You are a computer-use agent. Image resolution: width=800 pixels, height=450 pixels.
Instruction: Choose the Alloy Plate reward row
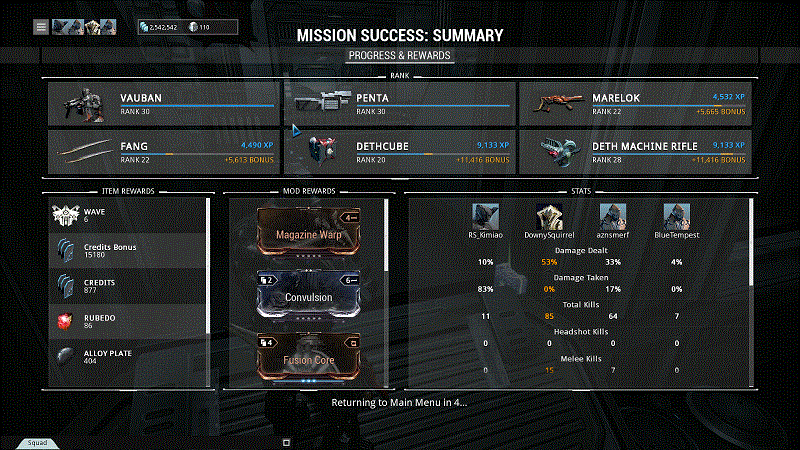pyautogui.click(x=128, y=358)
